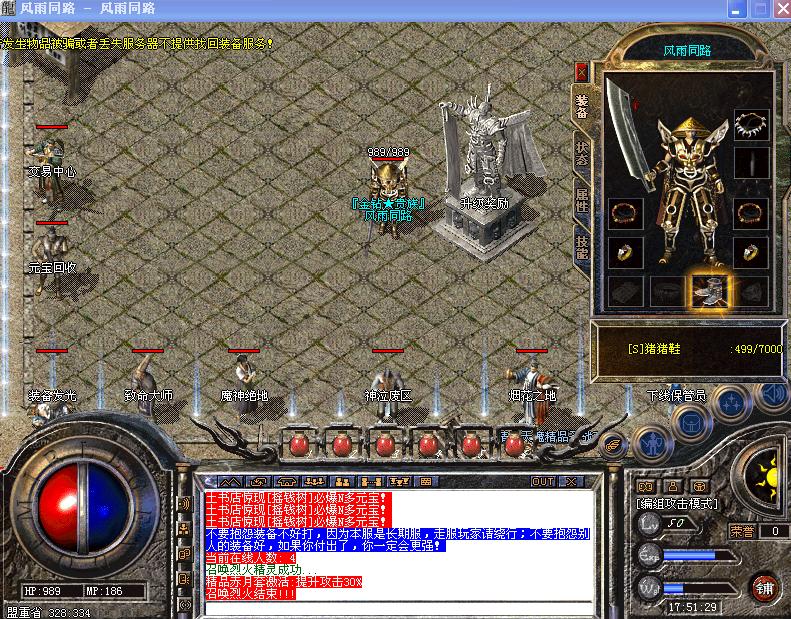Open the sparkle skills round button
The width and height of the screenshot is (791, 619).
pos(731,400)
